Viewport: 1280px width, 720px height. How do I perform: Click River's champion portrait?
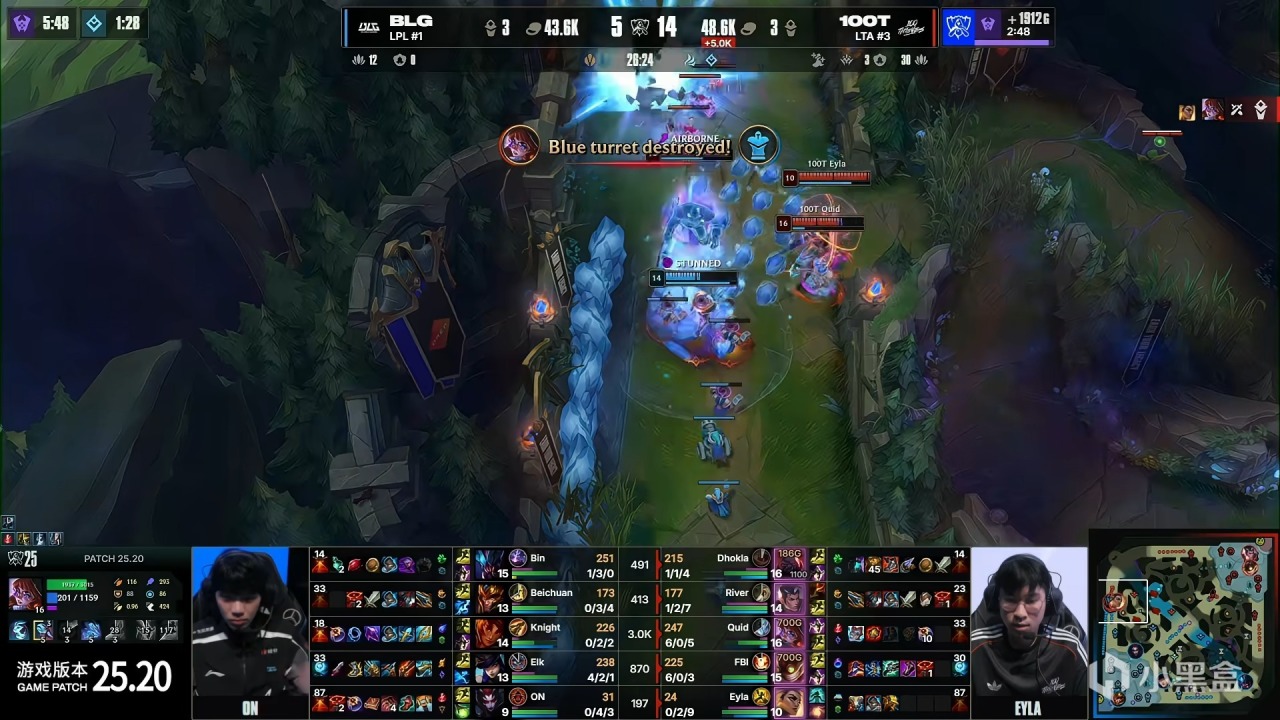[x=790, y=598]
